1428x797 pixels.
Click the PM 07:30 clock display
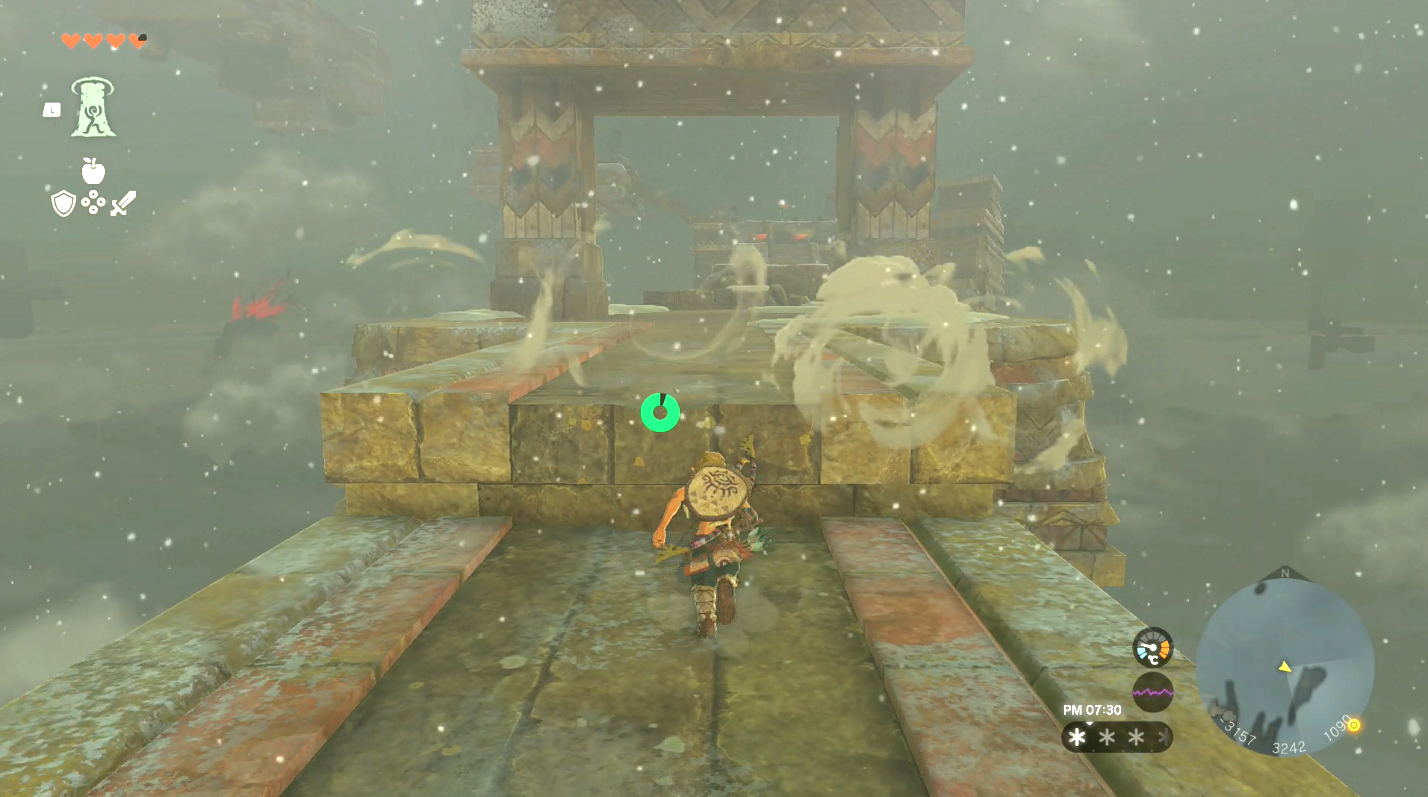1092,710
